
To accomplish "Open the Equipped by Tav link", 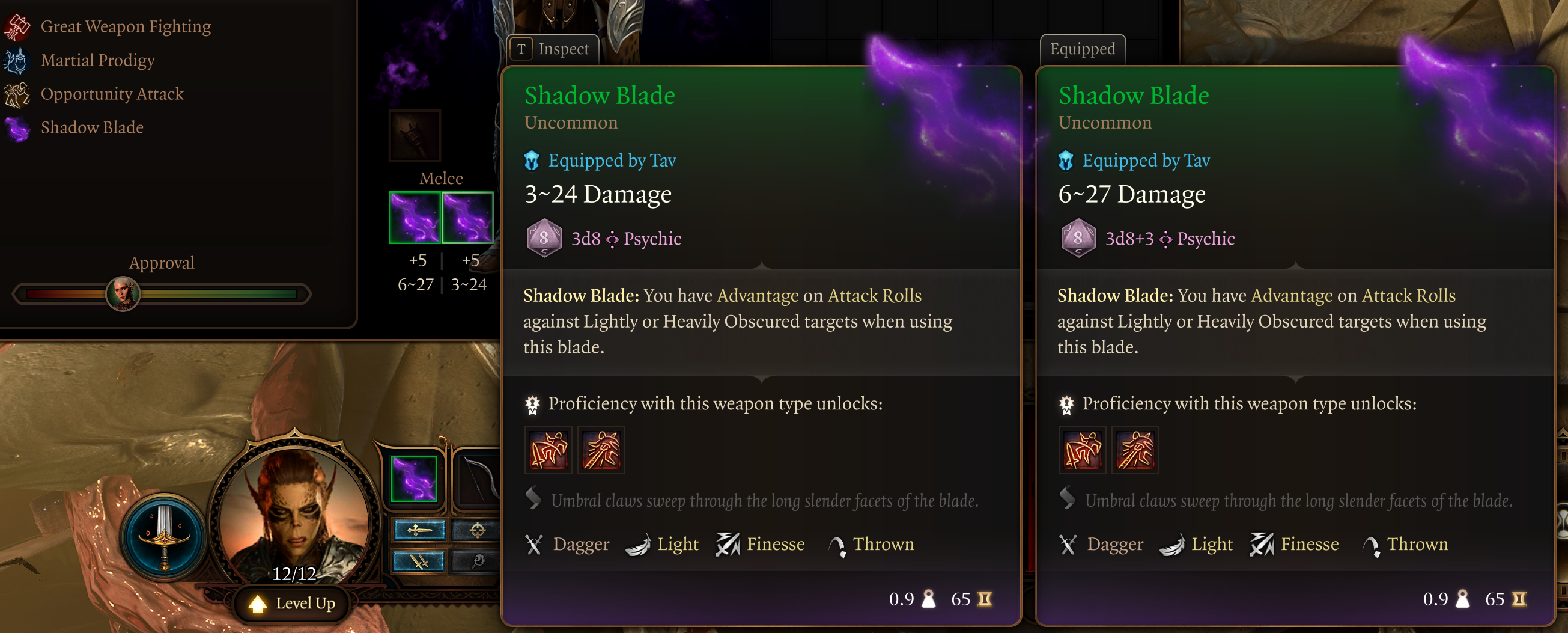I will 611,161.
